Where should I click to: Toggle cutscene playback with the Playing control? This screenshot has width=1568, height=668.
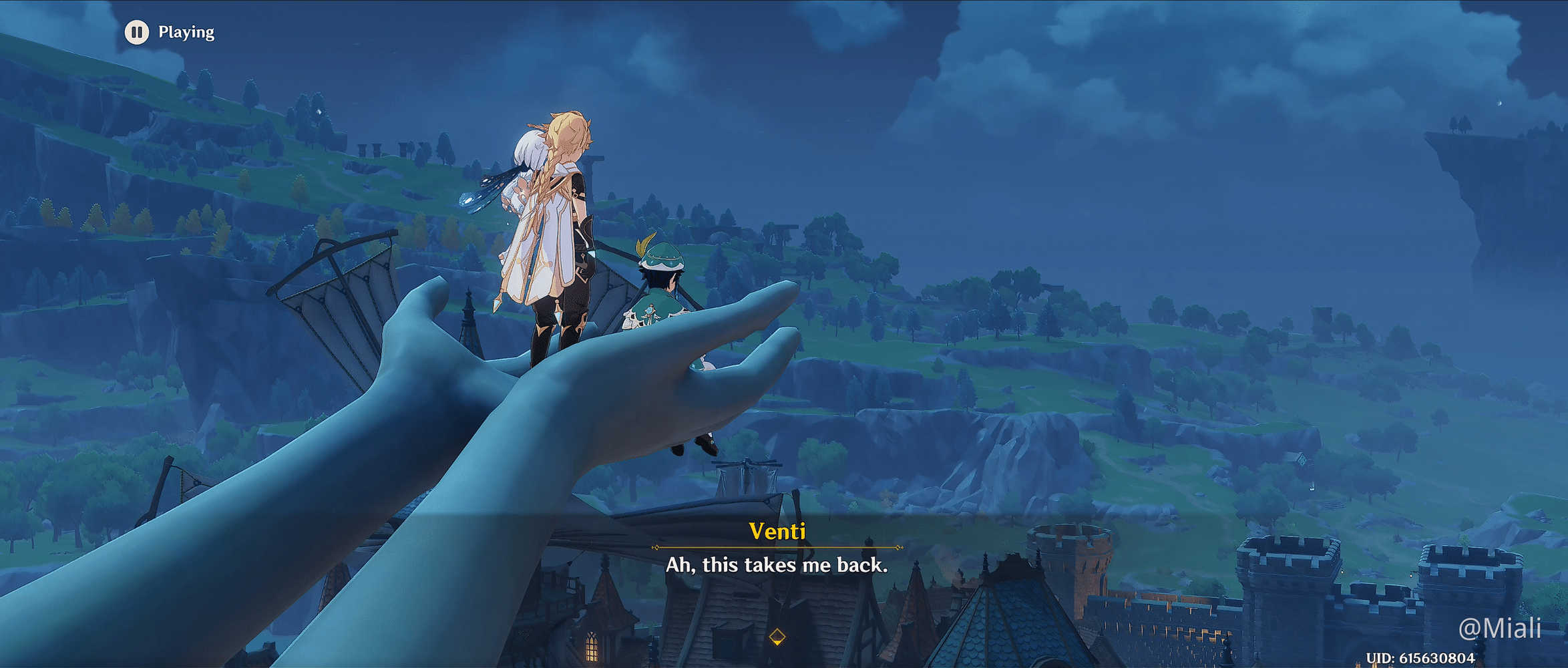[137, 30]
